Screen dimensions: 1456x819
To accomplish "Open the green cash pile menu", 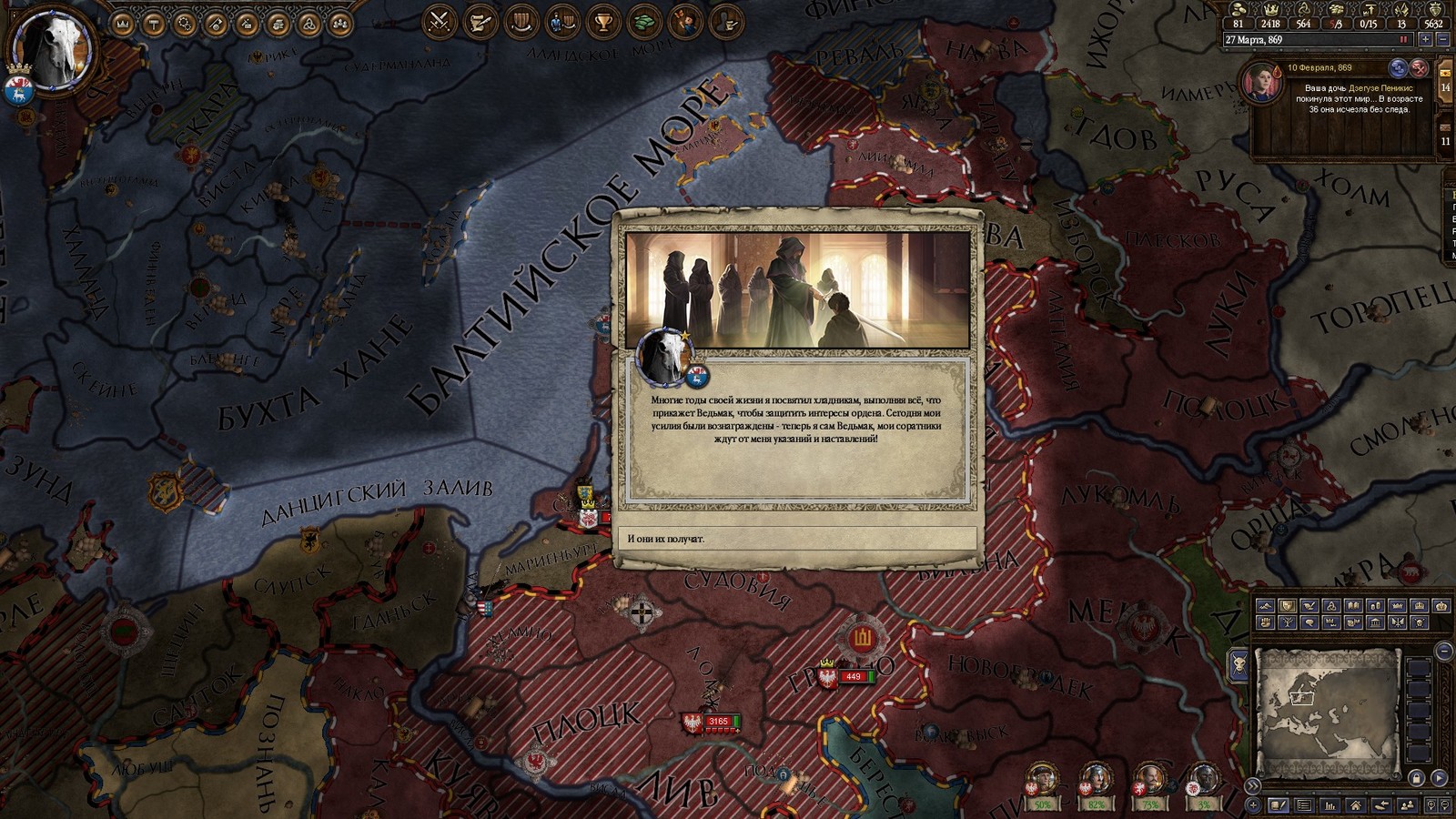I will [x=644, y=22].
